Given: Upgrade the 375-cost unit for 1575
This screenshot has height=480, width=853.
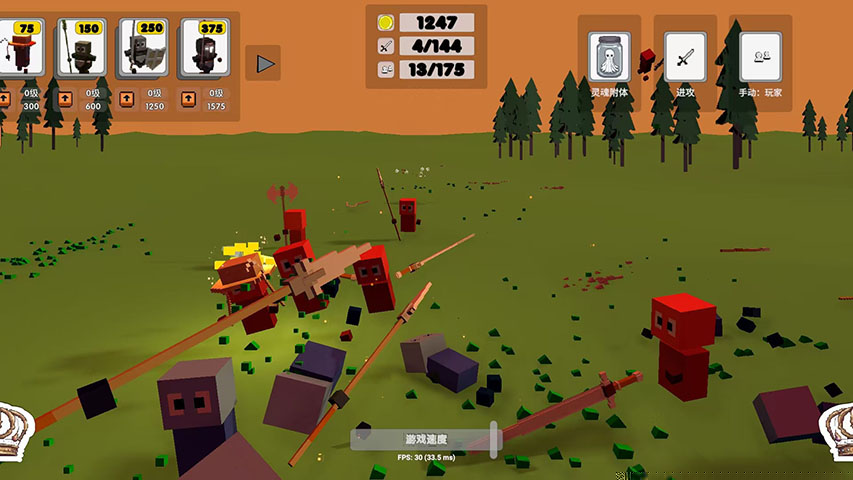Looking at the screenshot, I should (x=189, y=99).
